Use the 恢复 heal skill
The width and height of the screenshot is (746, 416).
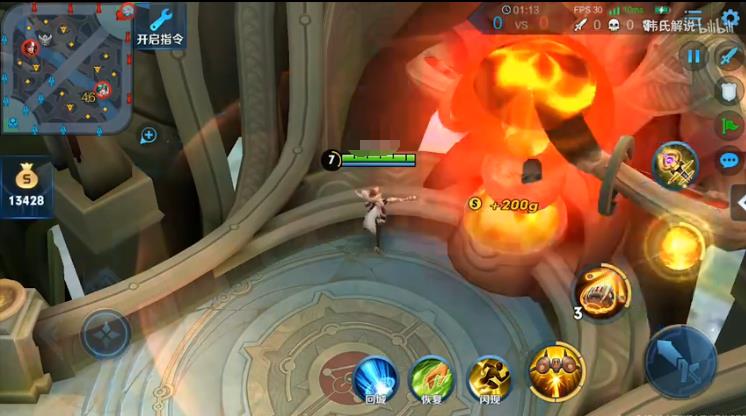click(x=431, y=379)
